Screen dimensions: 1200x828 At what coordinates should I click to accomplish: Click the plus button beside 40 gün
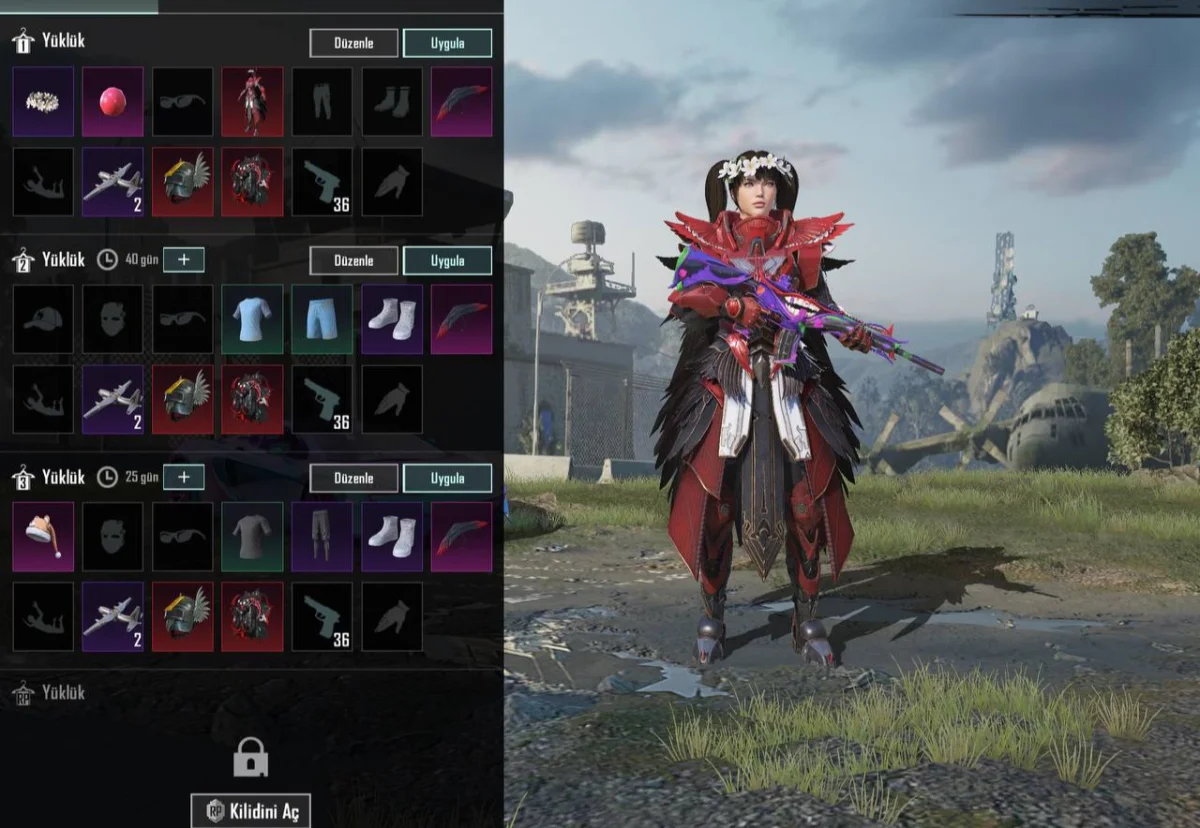184,260
